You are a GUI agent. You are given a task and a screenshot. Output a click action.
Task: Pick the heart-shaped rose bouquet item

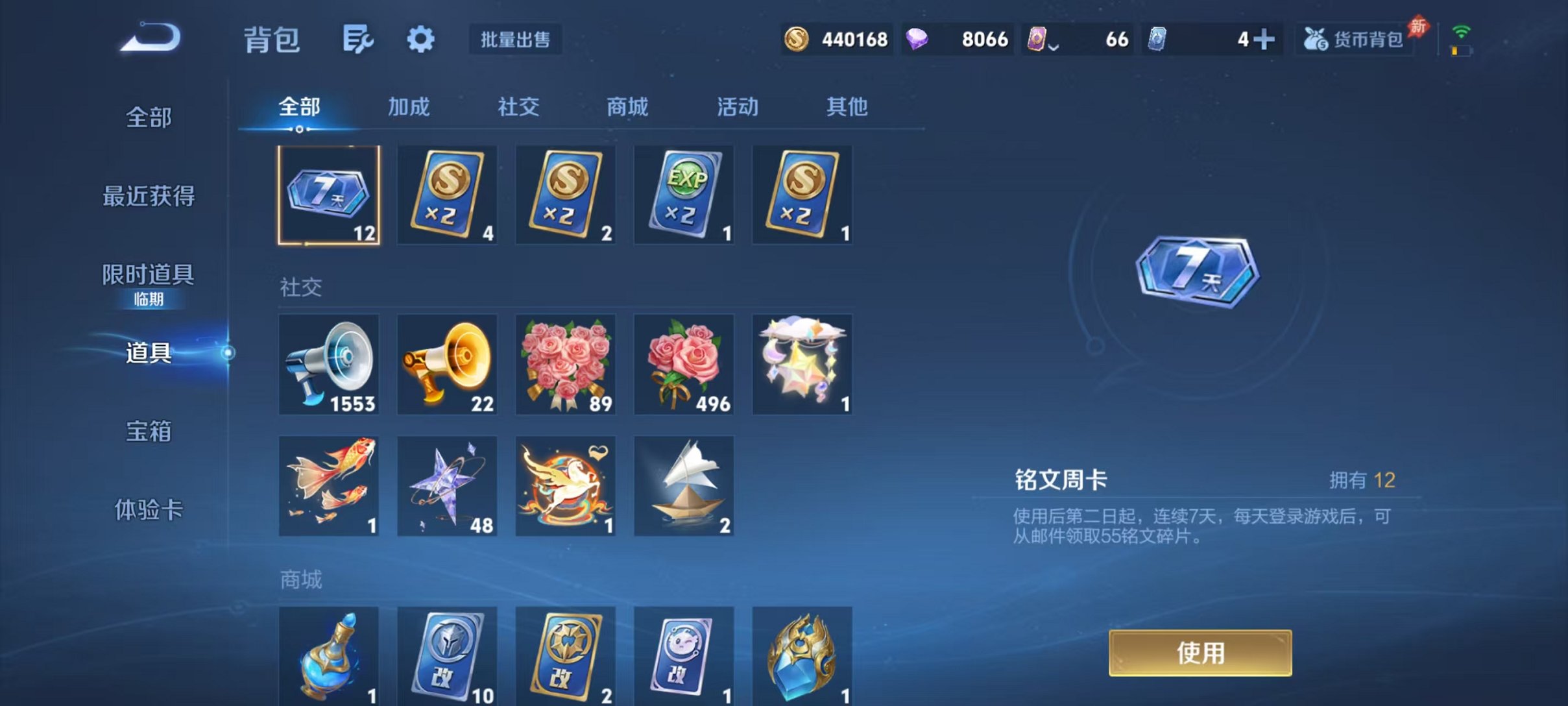565,365
